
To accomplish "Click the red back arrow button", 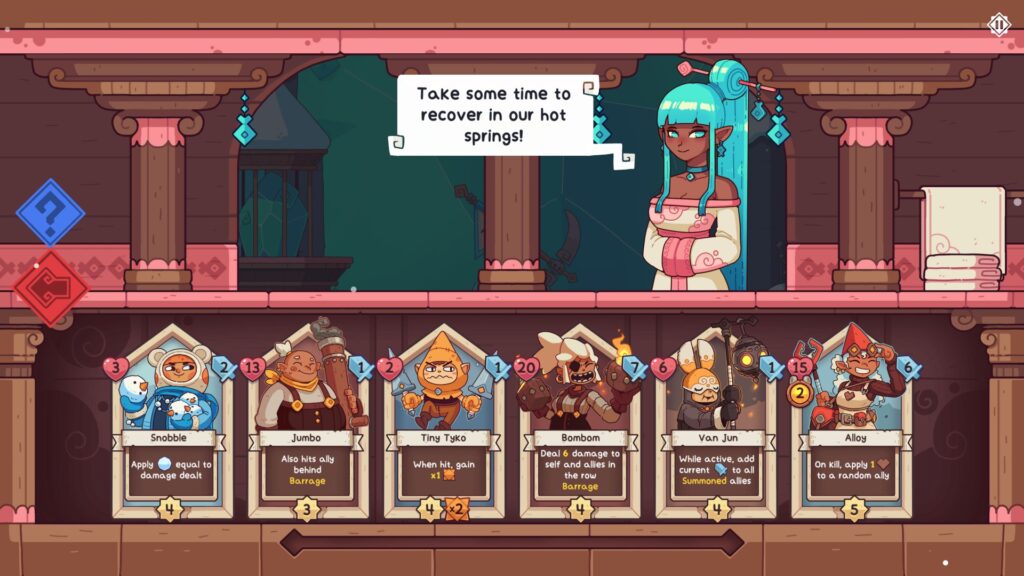I will [50, 287].
